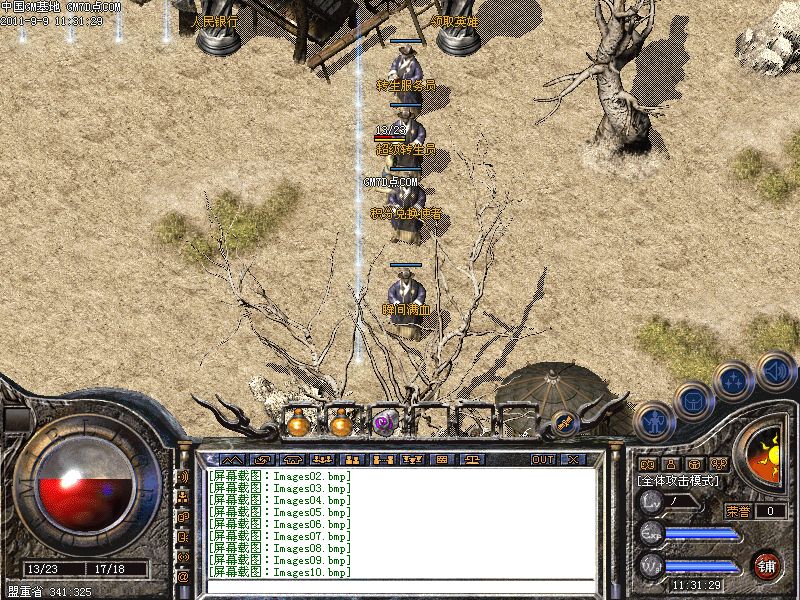
Task: Select the group network icon beside chat
Action: click(184, 496)
